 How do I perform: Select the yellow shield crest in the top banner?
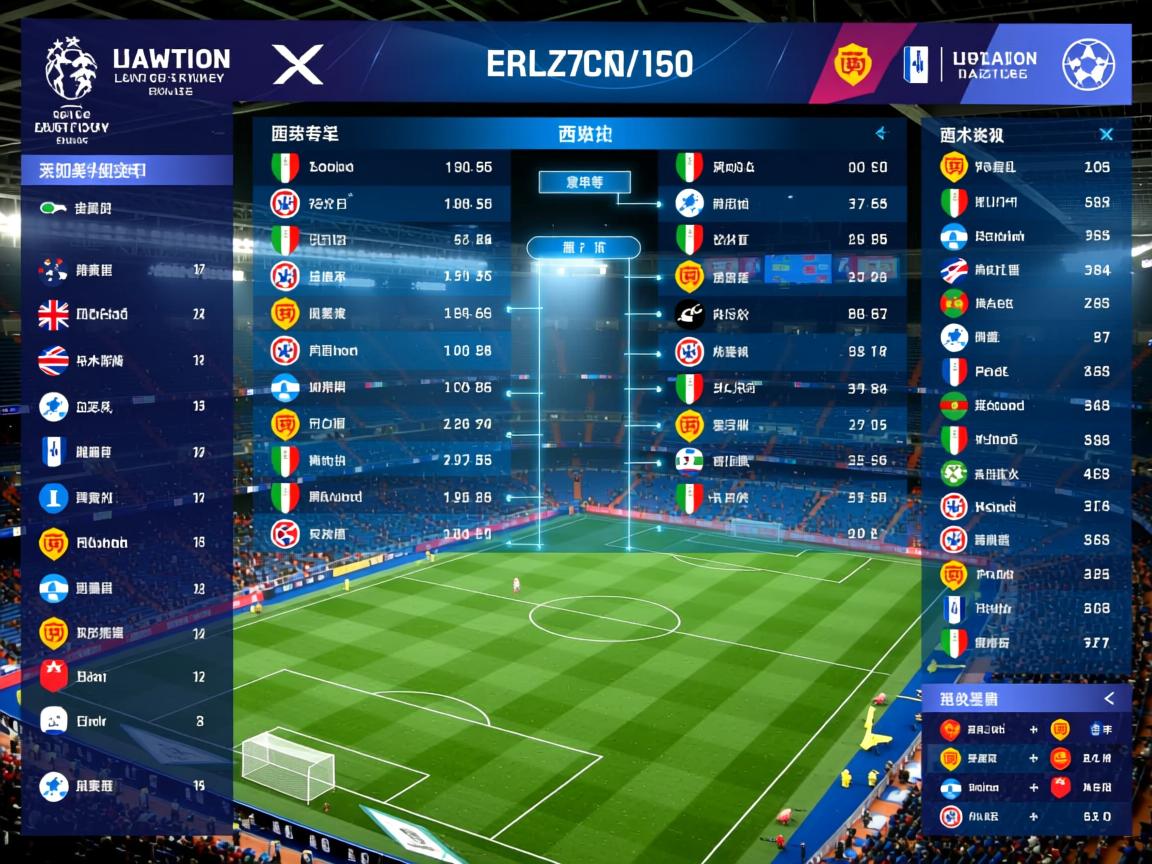click(852, 64)
